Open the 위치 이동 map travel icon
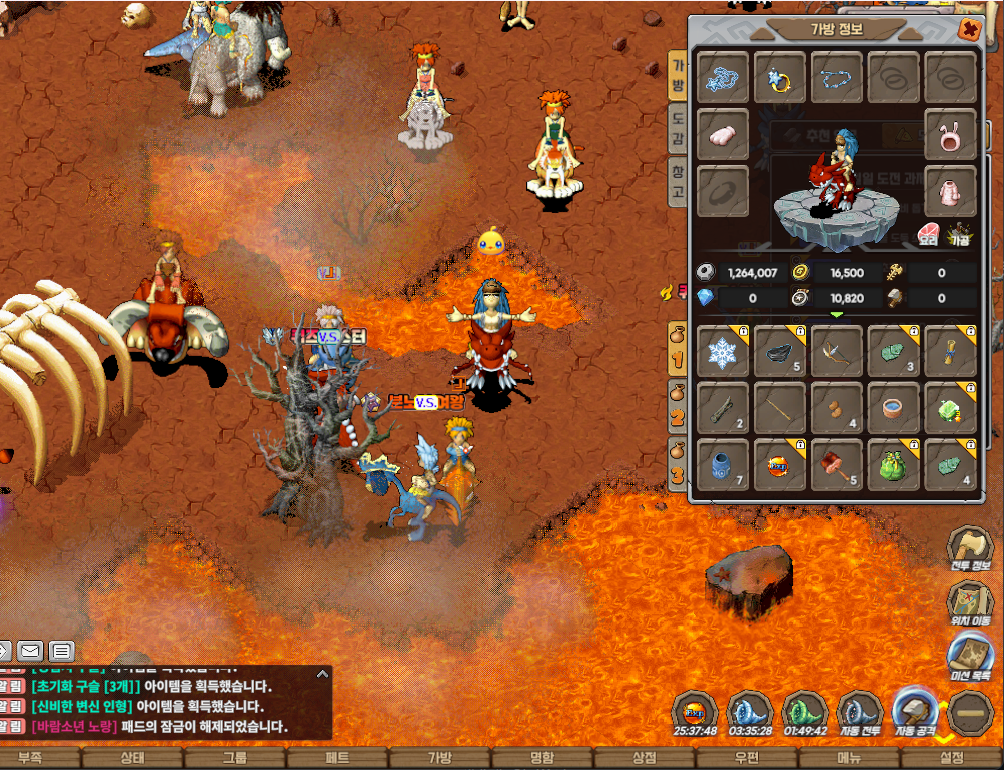Viewport: 1004px width, 770px height. [x=970, y=604]
